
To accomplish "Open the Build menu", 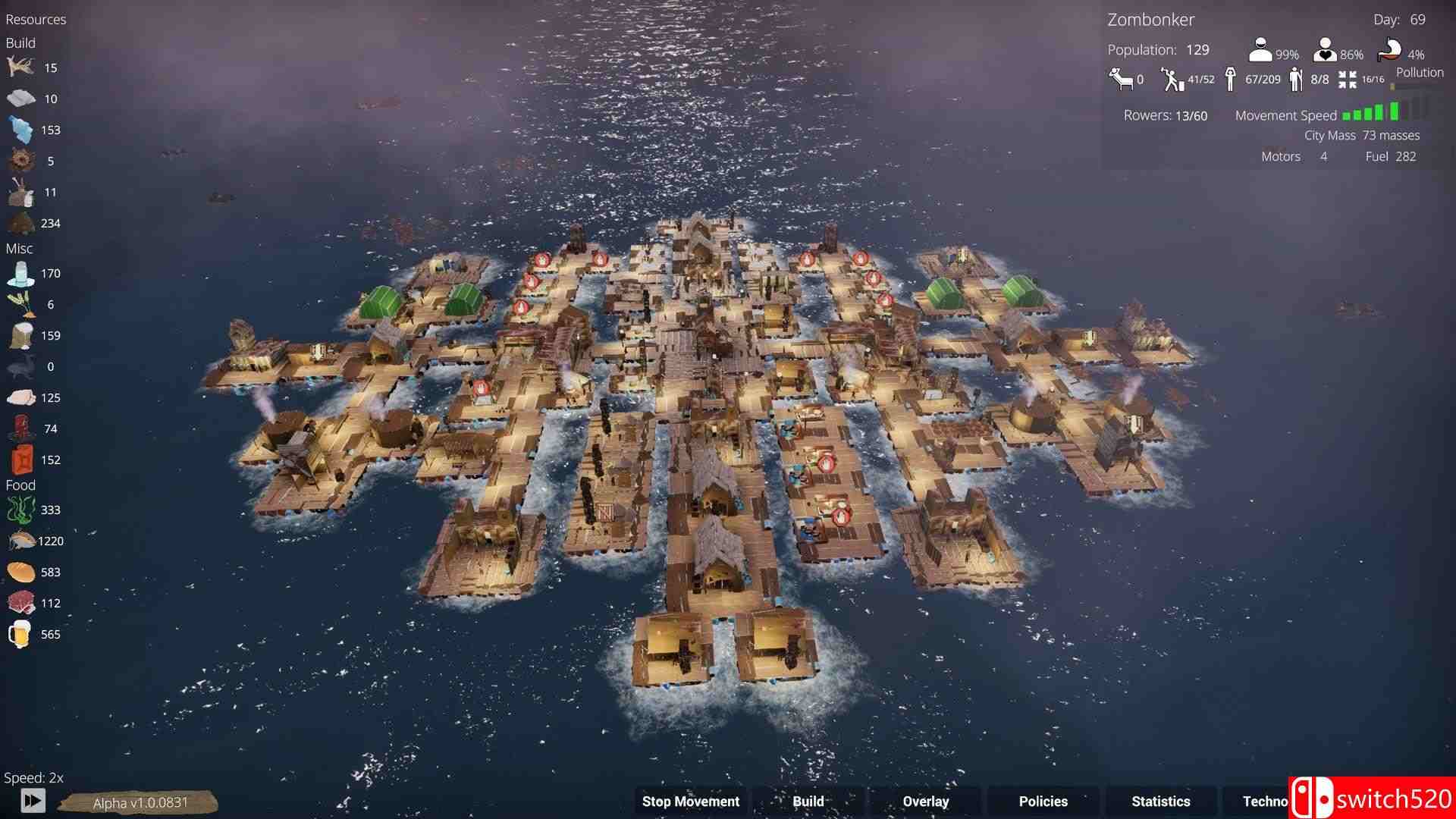I will (808, 801).
